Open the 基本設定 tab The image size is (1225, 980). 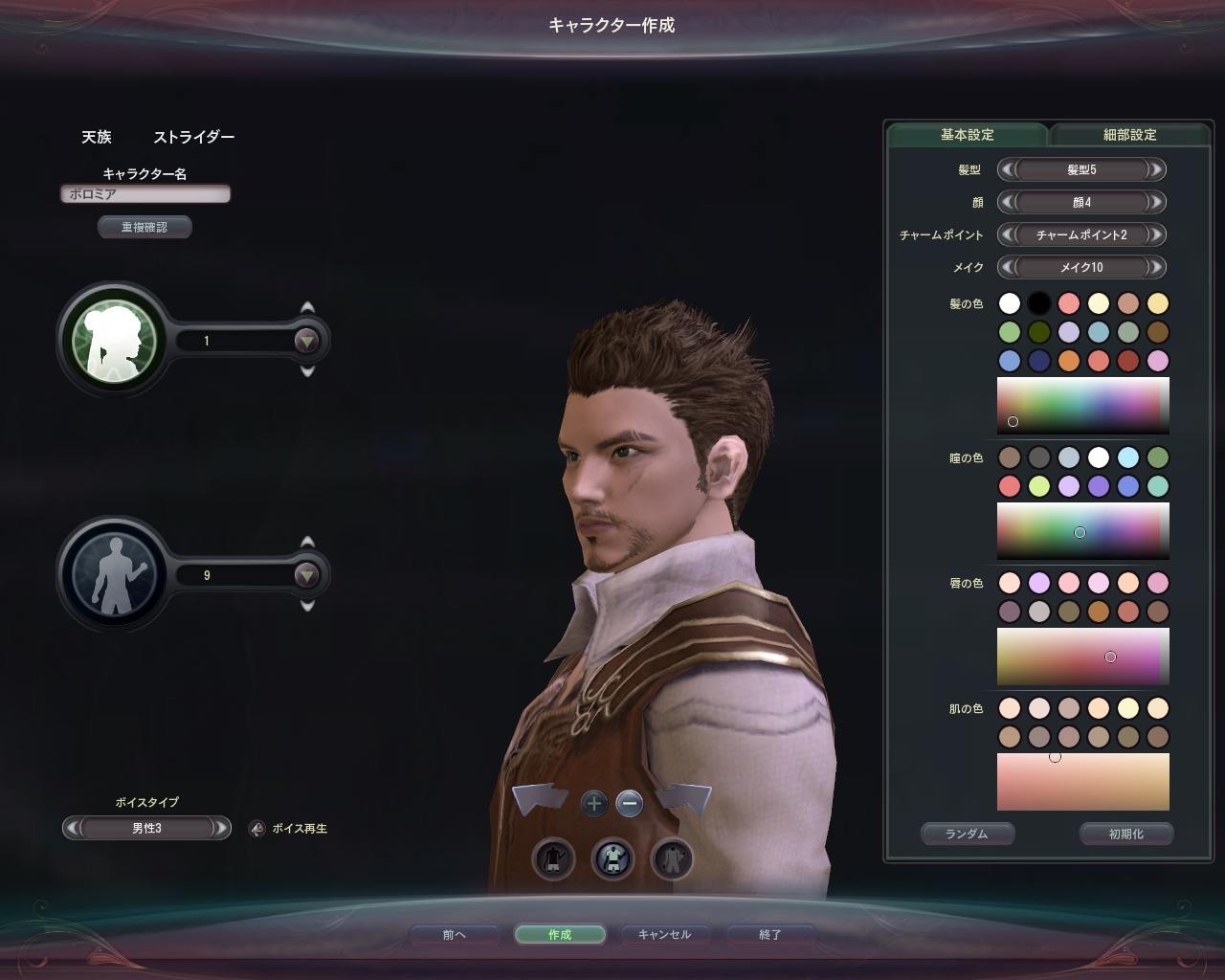click(x=967, y=135)
